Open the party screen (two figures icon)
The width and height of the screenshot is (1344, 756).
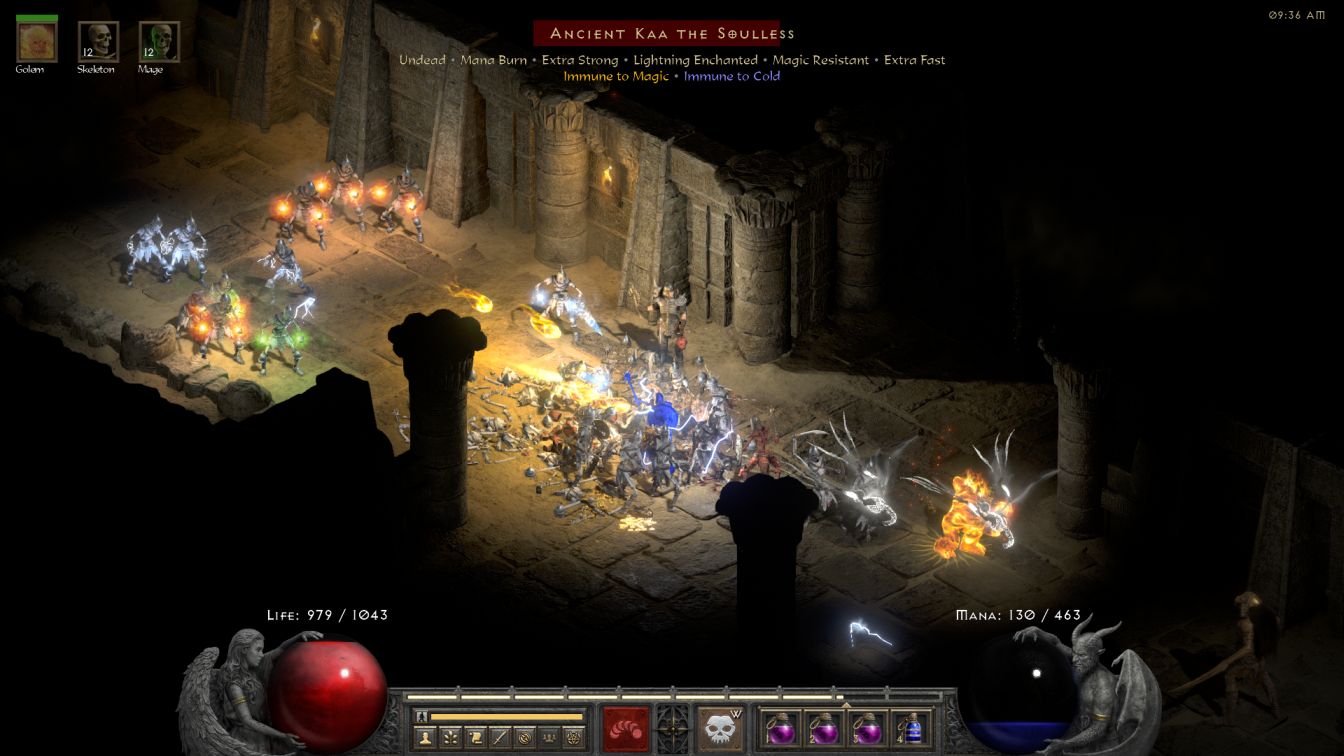(x=548, y=738)
